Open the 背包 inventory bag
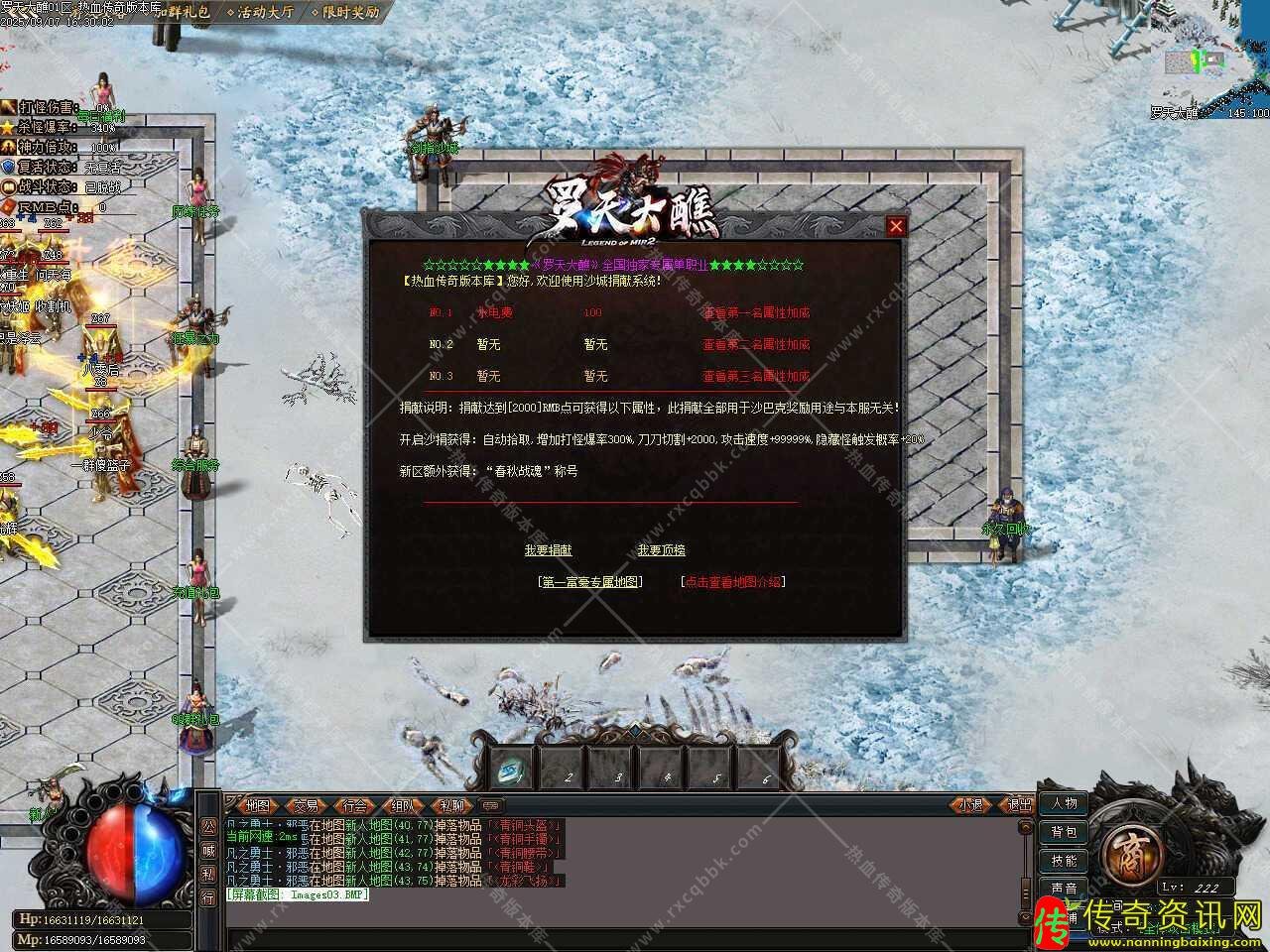 pos(1064,832)
